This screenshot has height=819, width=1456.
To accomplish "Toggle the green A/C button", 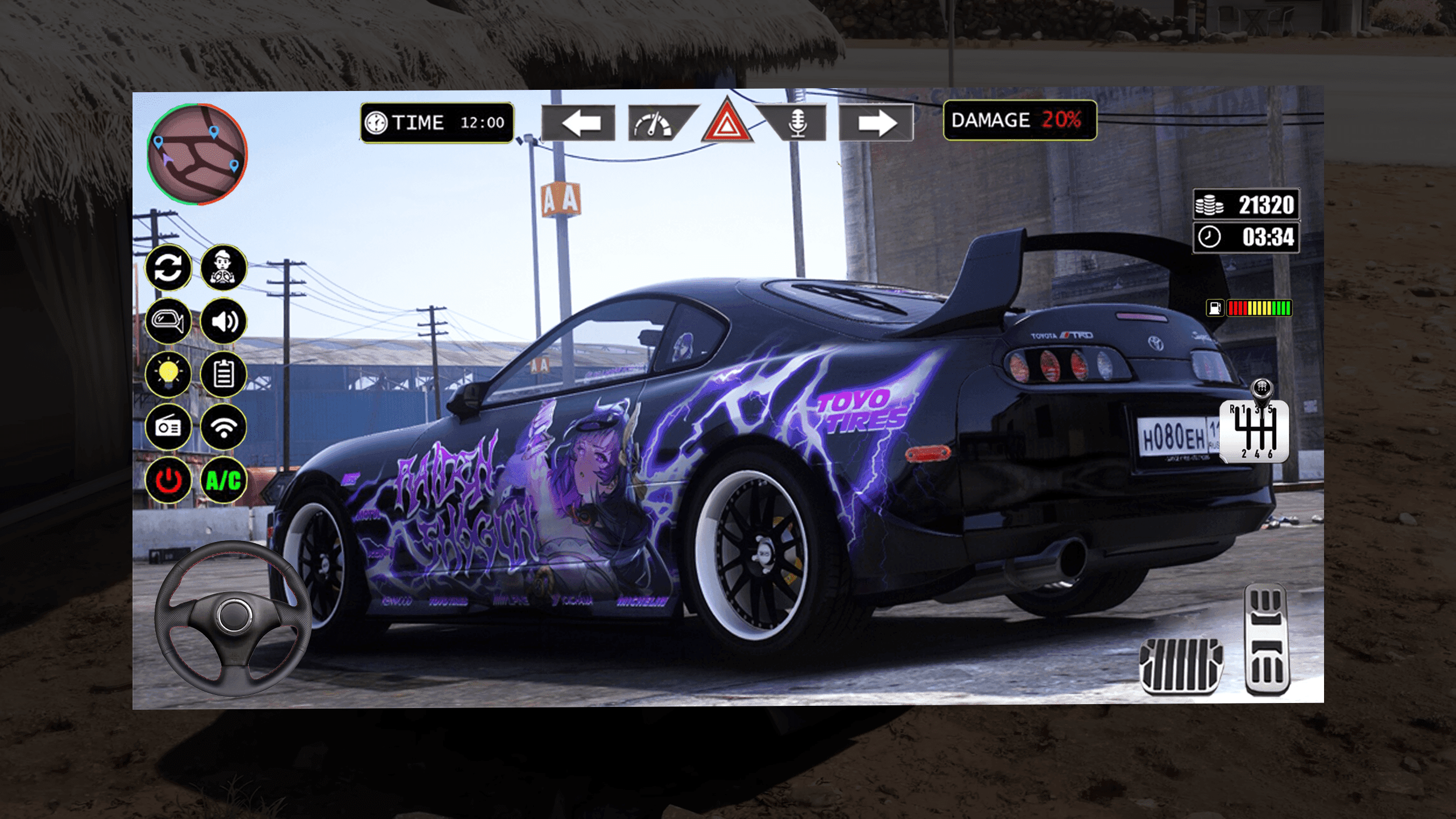I will tap(224, 481).
